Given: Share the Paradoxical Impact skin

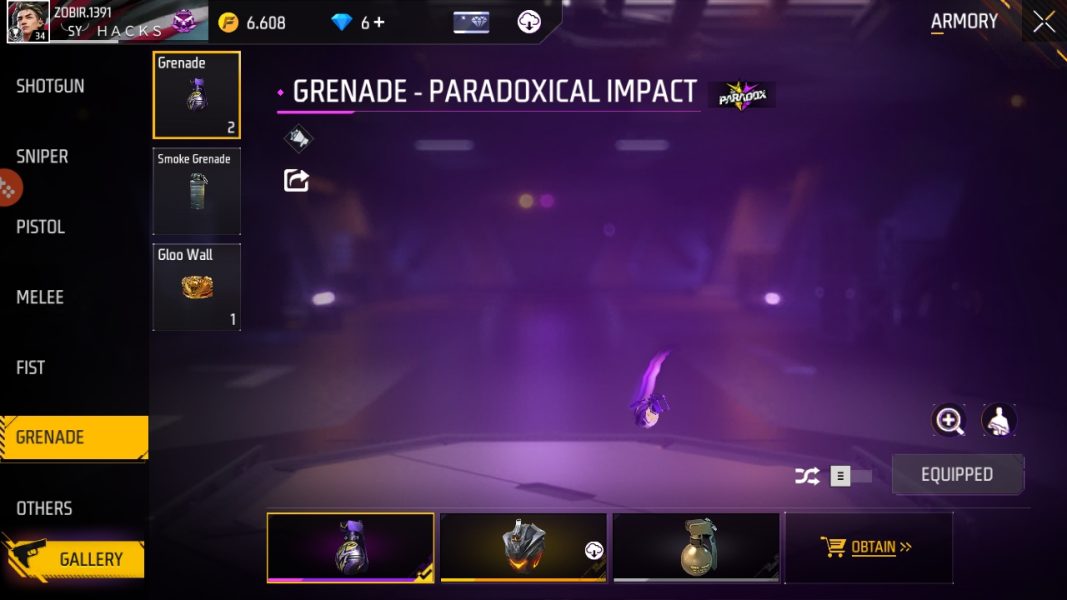Looking at the screenshot, I should point(296,180).
